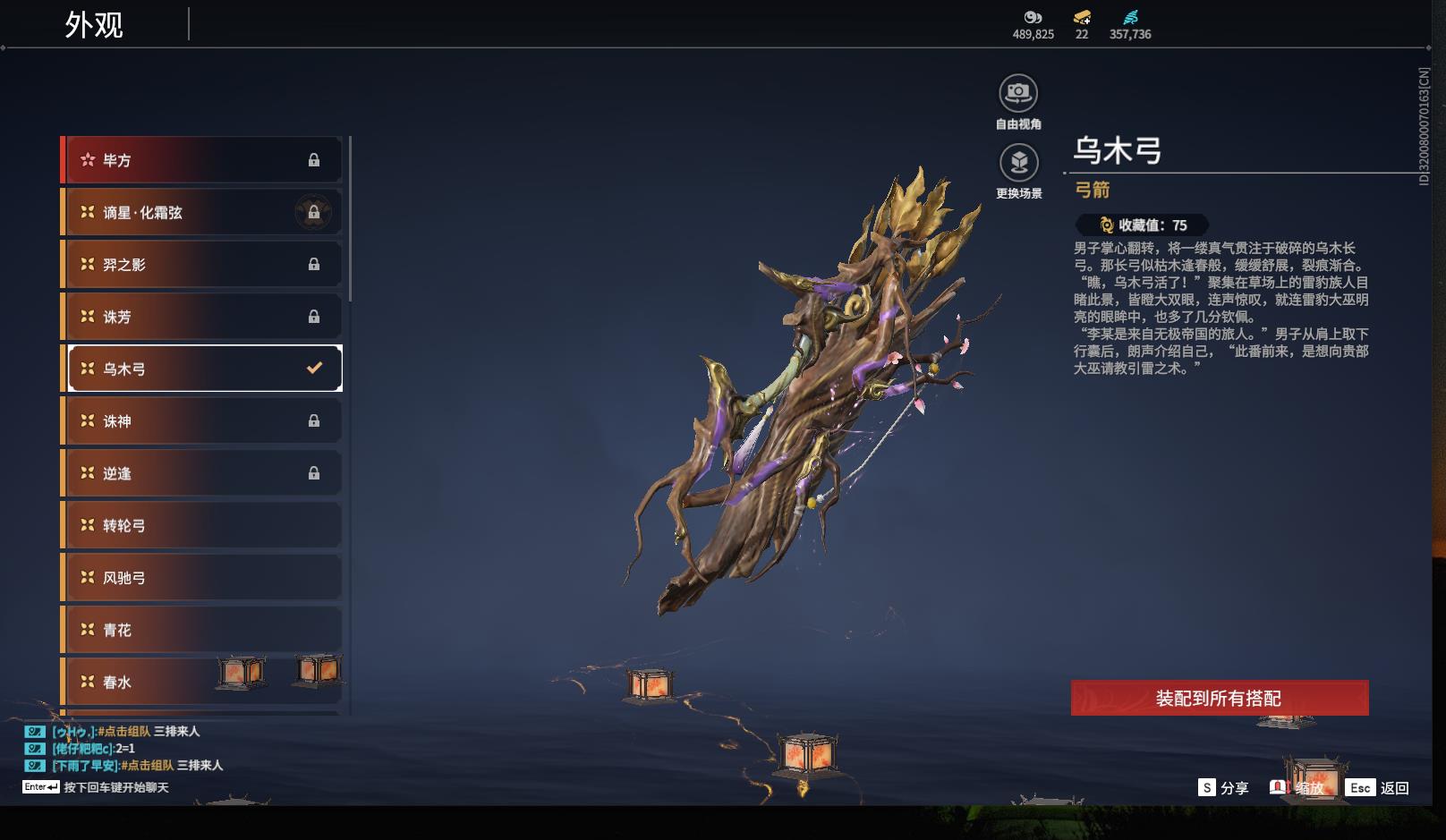
Task: Select the 羿之影 list entry
Action: pos(202,265)
